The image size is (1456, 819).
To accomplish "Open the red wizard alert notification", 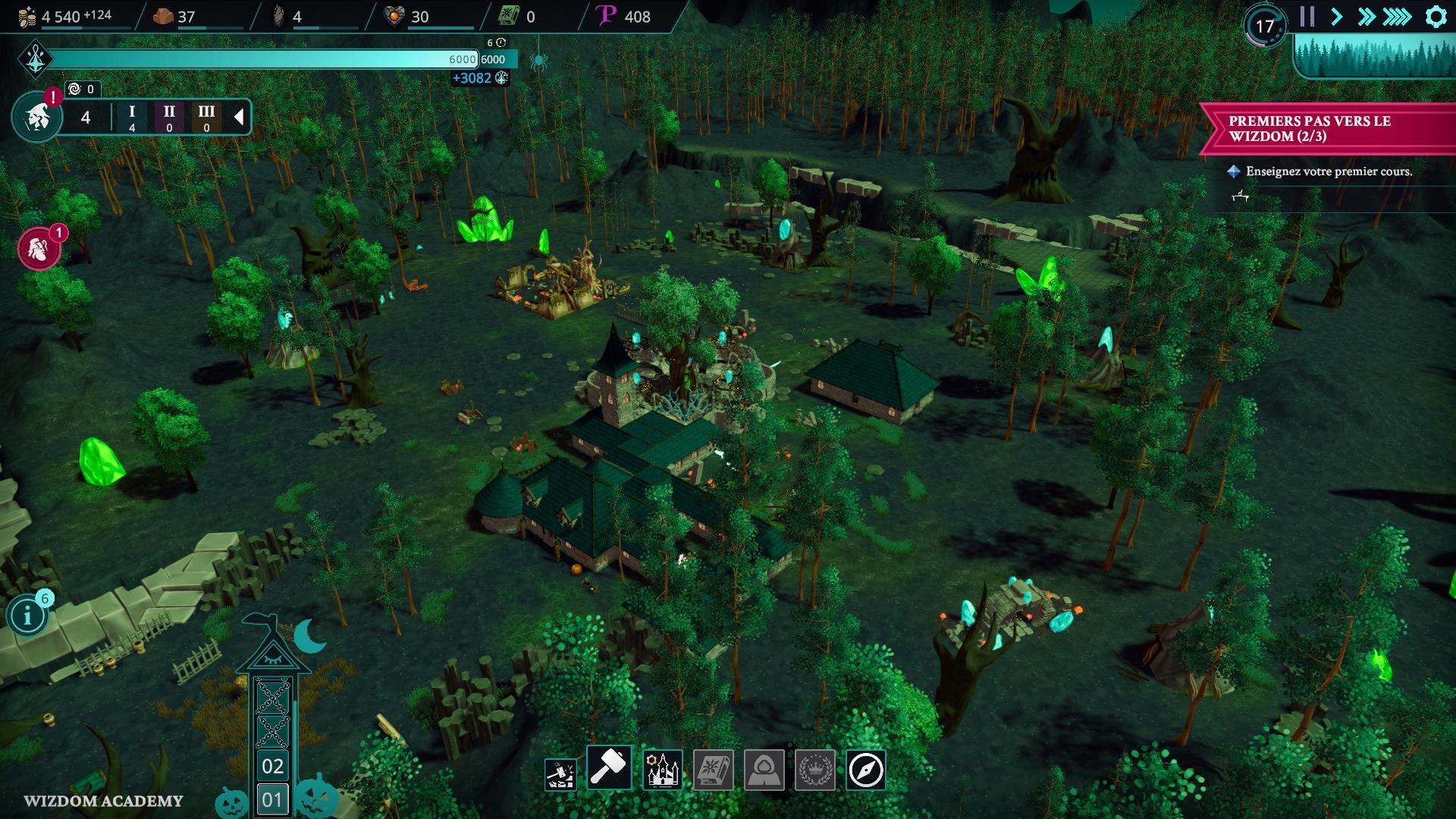I will click(38, 249).
